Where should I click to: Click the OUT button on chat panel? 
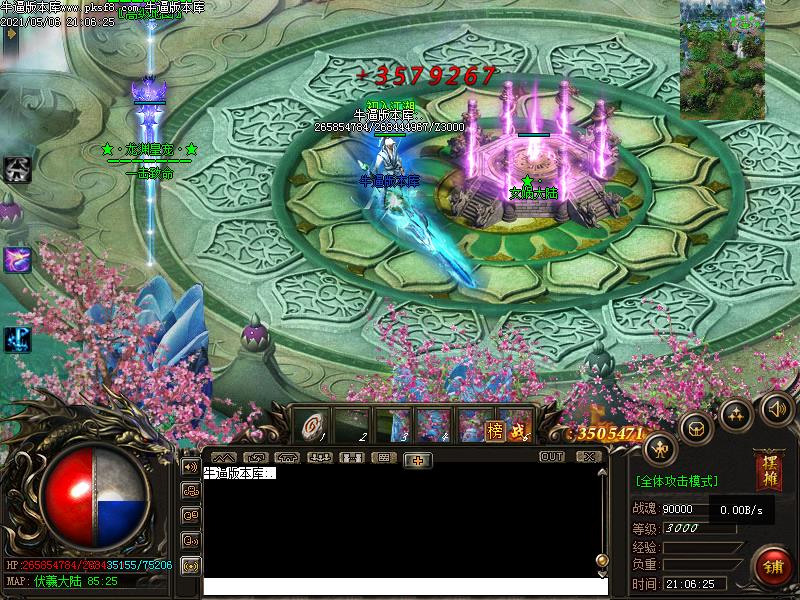[552, 457]
